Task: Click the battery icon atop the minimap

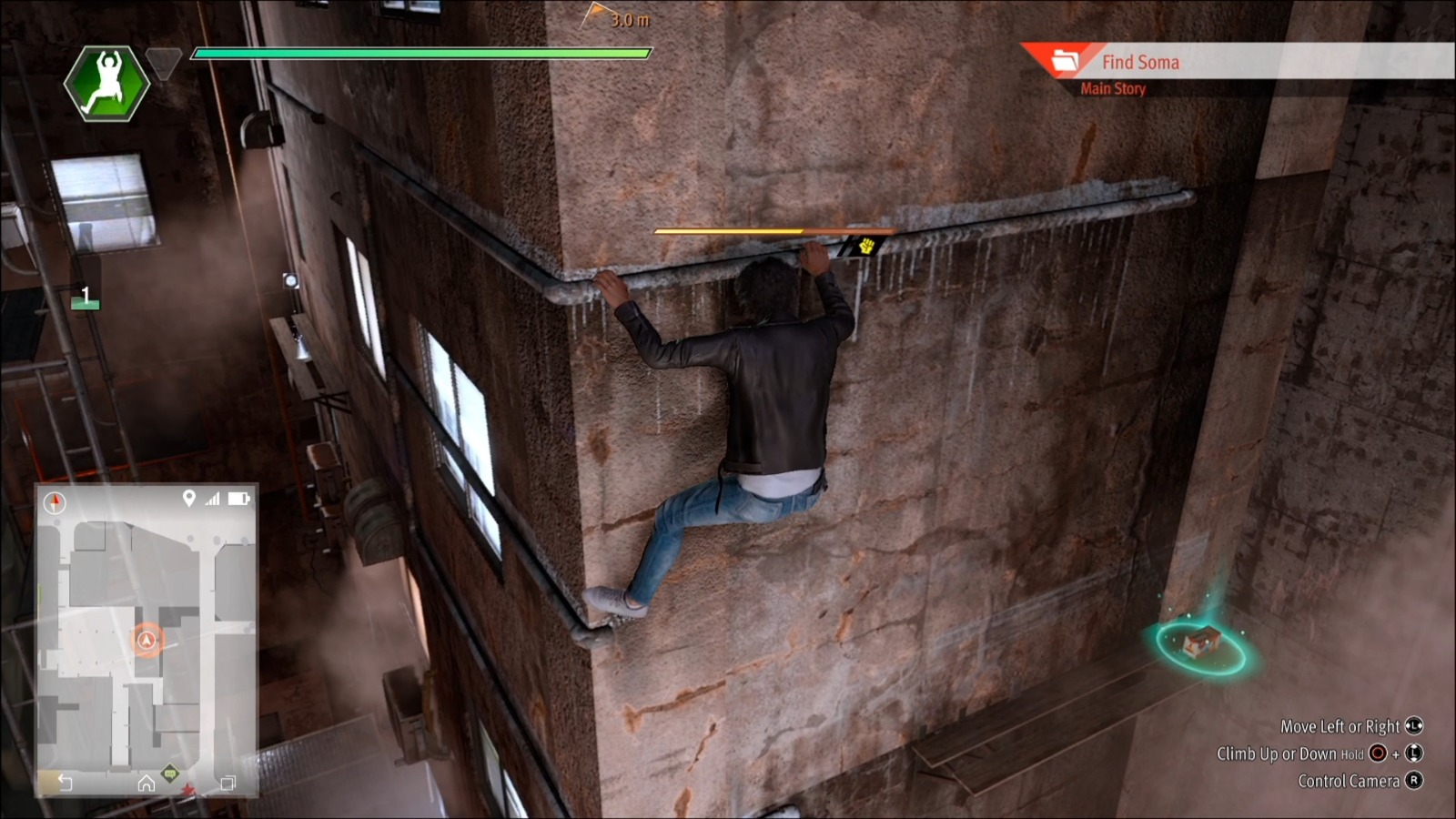Action: click(x=238, y=498)
